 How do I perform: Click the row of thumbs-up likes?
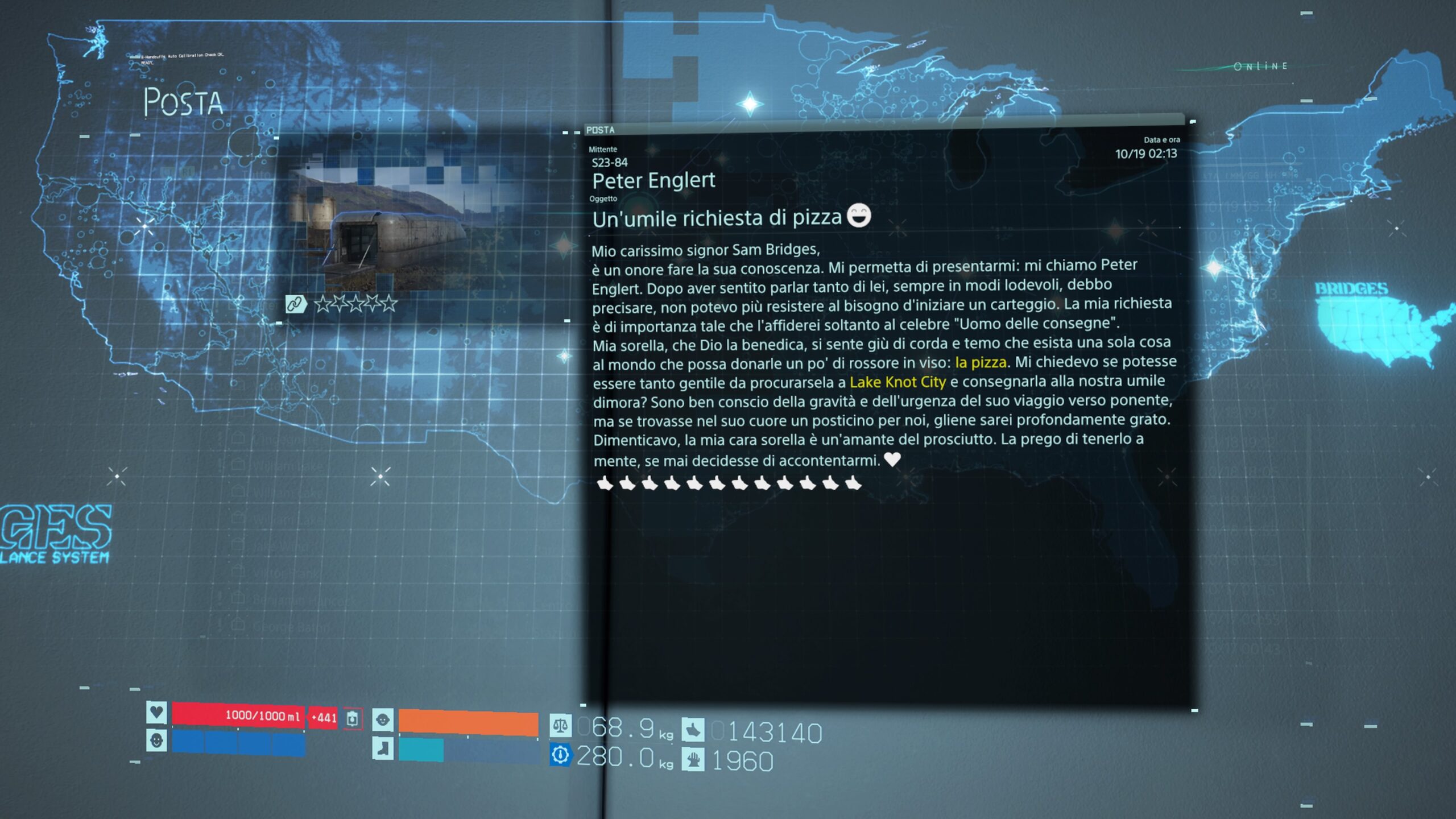(x=729, y=484)
